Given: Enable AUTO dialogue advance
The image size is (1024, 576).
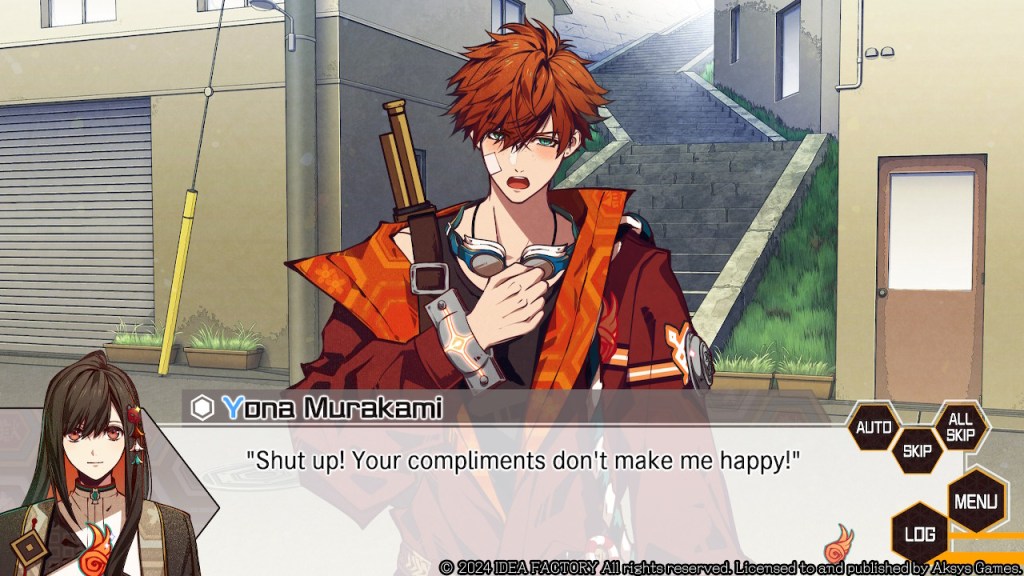Looking at the screenshot, I should [873, 428].
